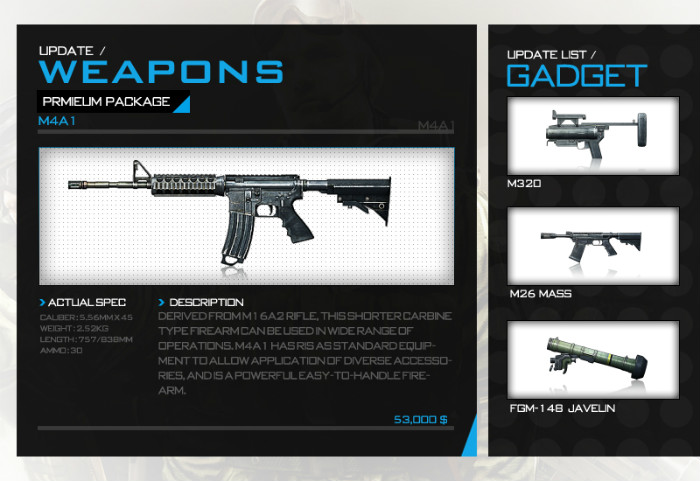Click the 53,000 $ price
The image size is (700, 481).
[x=420, y=419]
